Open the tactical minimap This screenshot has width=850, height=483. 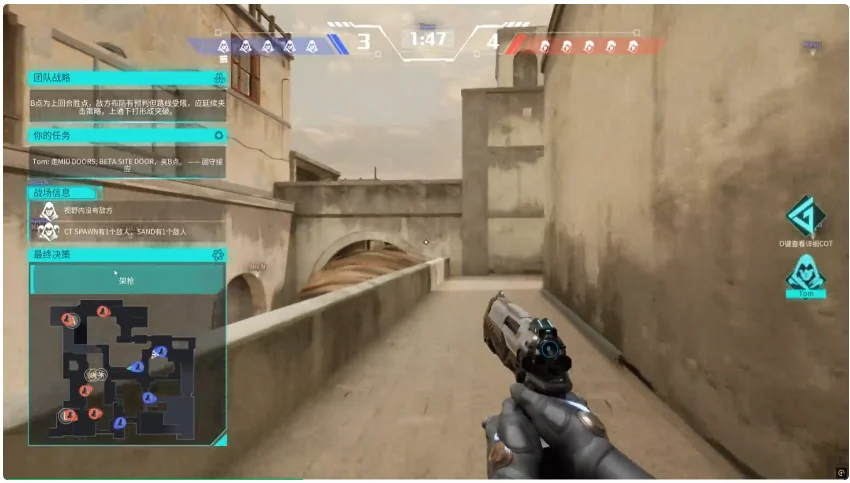coord(126,366)
